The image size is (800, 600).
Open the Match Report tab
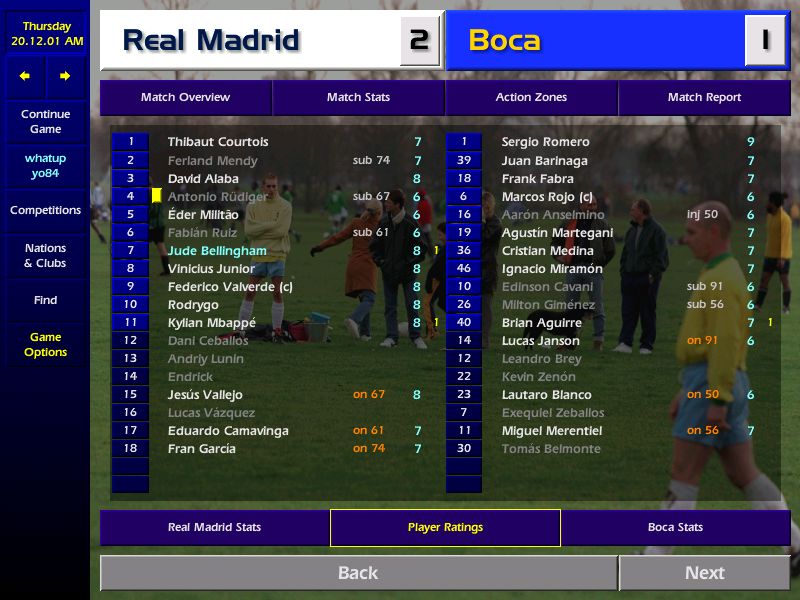click(704, 97)
